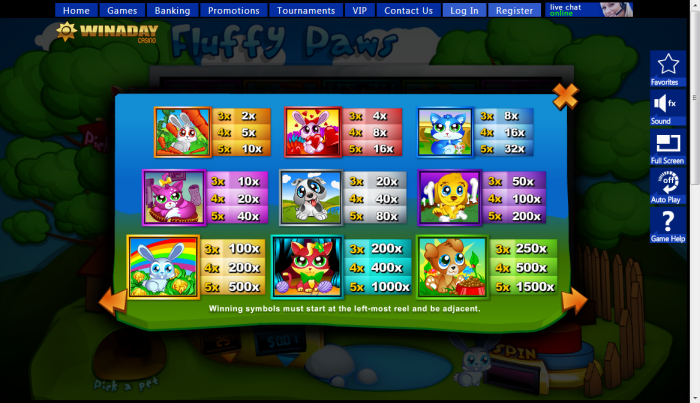This screenshot has width=700, height=403.
Task: Select the VIP menu item
Action: click(x=359, y=11)
